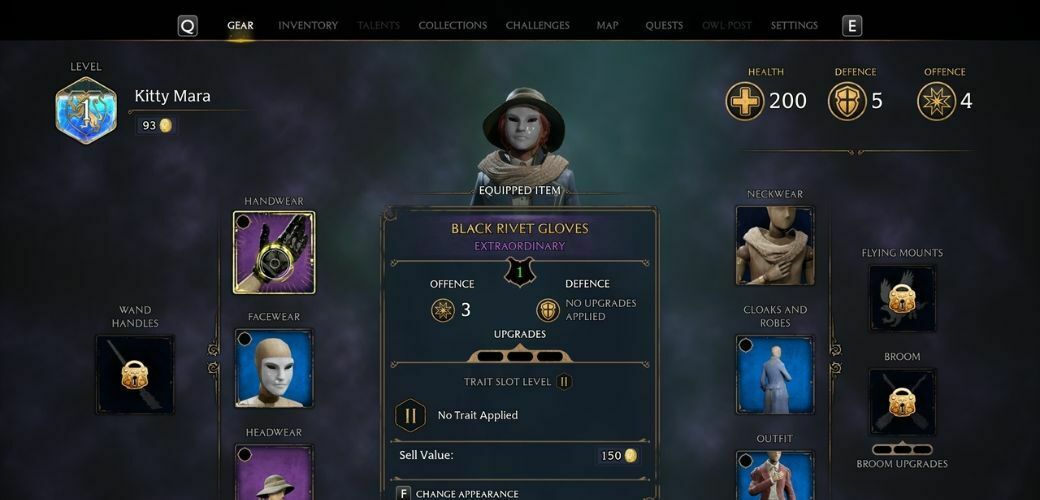Click the locked Flying Mounts slot
This screenshot has width=1040, height=500.
pos(902,298)
